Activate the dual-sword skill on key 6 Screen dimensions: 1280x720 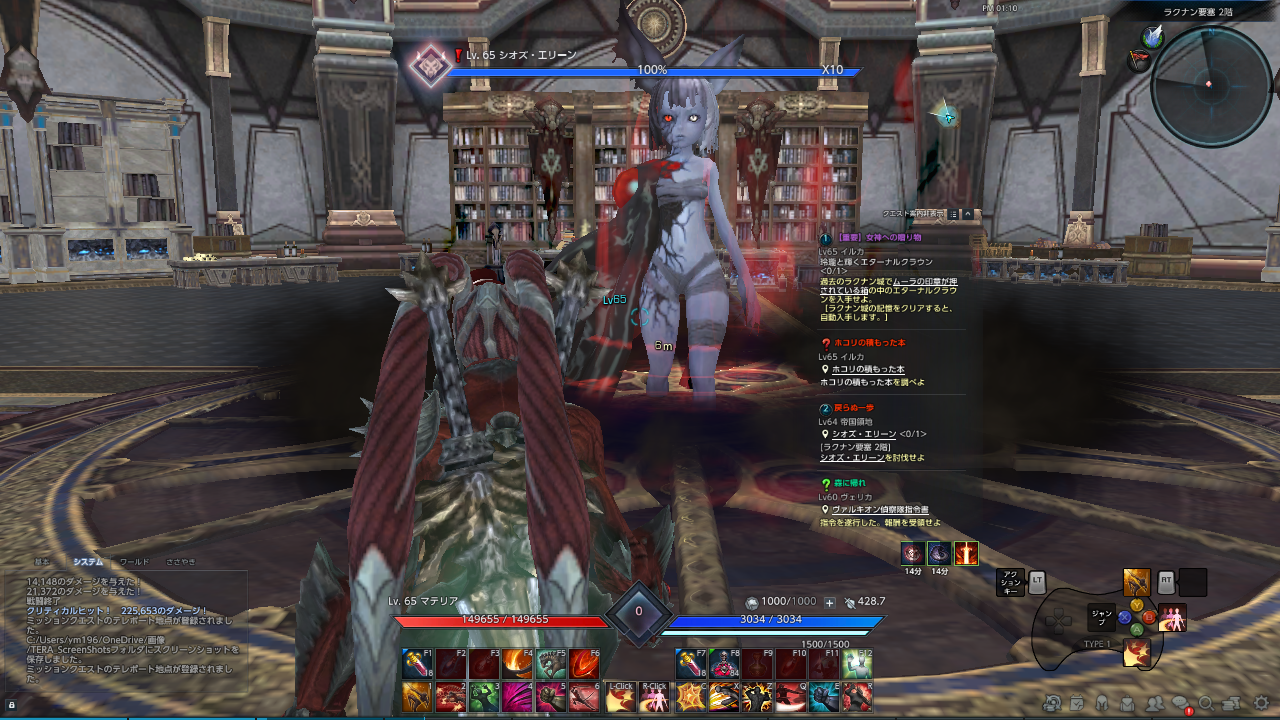coord(586,696)
